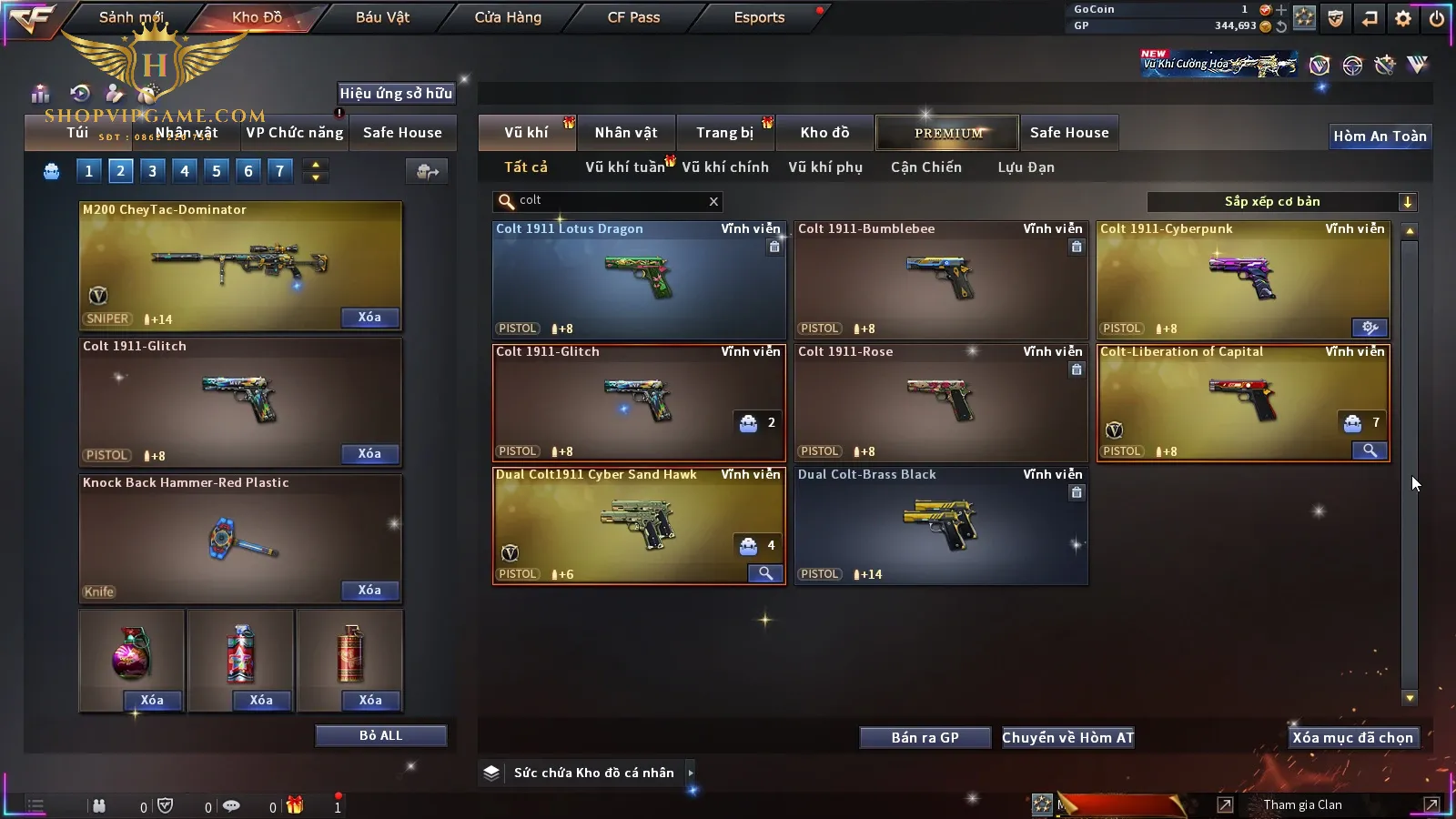
Task: Open the PREMIUM tab
Action: tap(947, 133)
